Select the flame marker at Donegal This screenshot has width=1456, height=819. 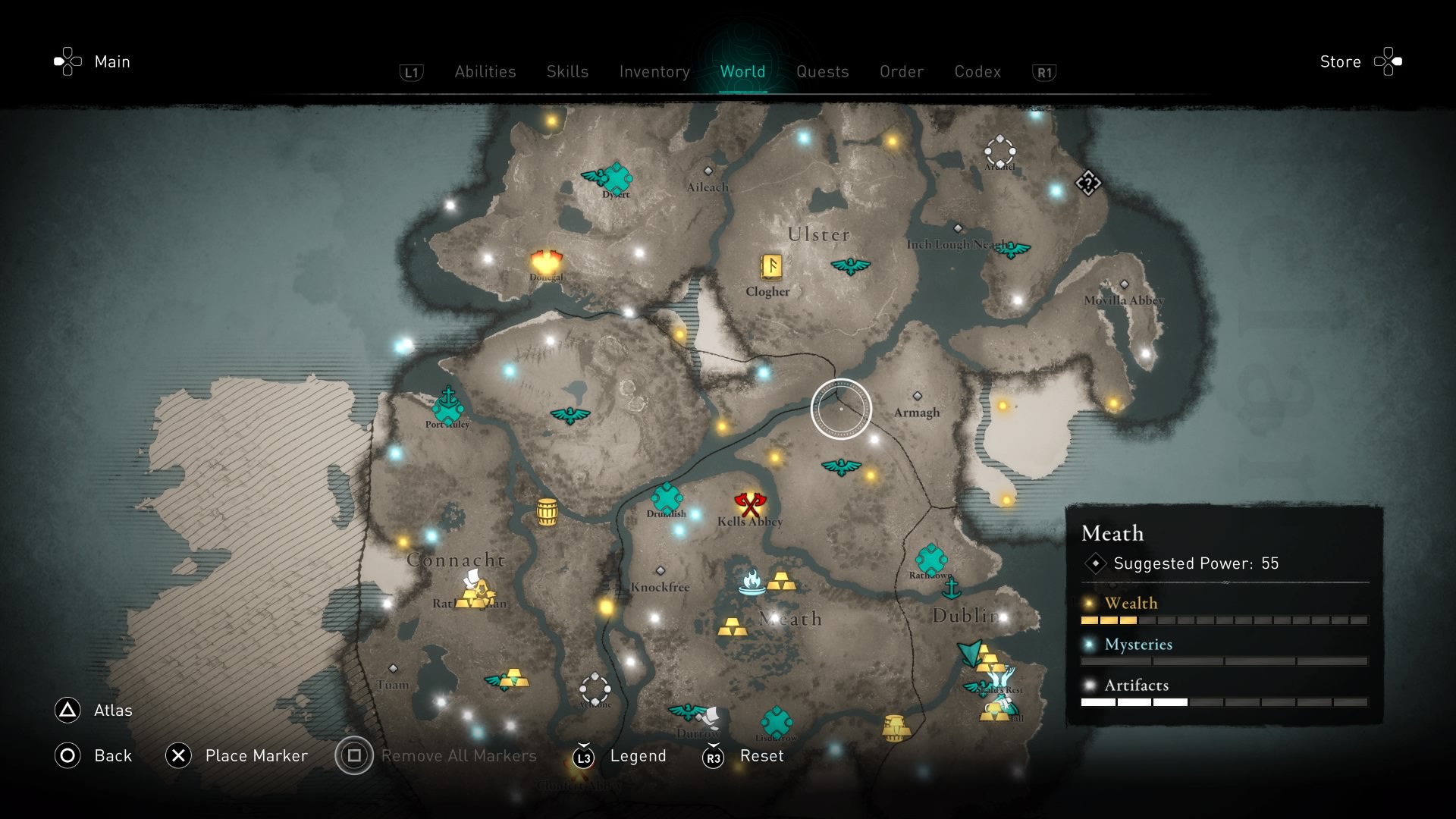tap(546, 262)
